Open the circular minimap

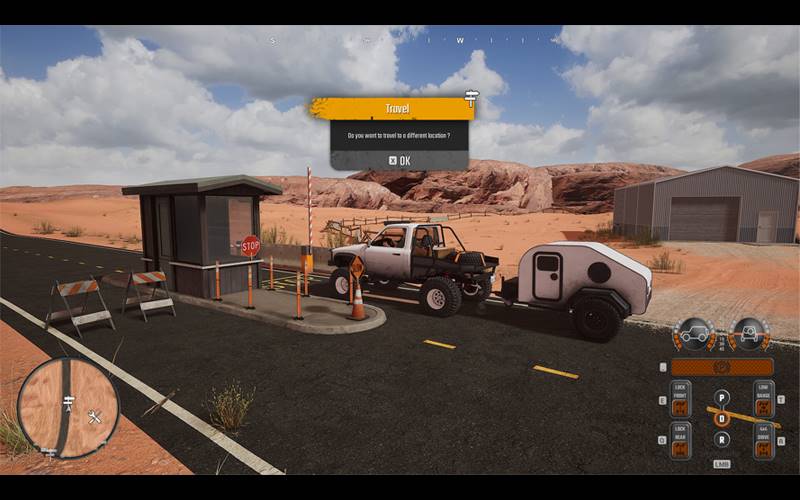click(68, 407)
